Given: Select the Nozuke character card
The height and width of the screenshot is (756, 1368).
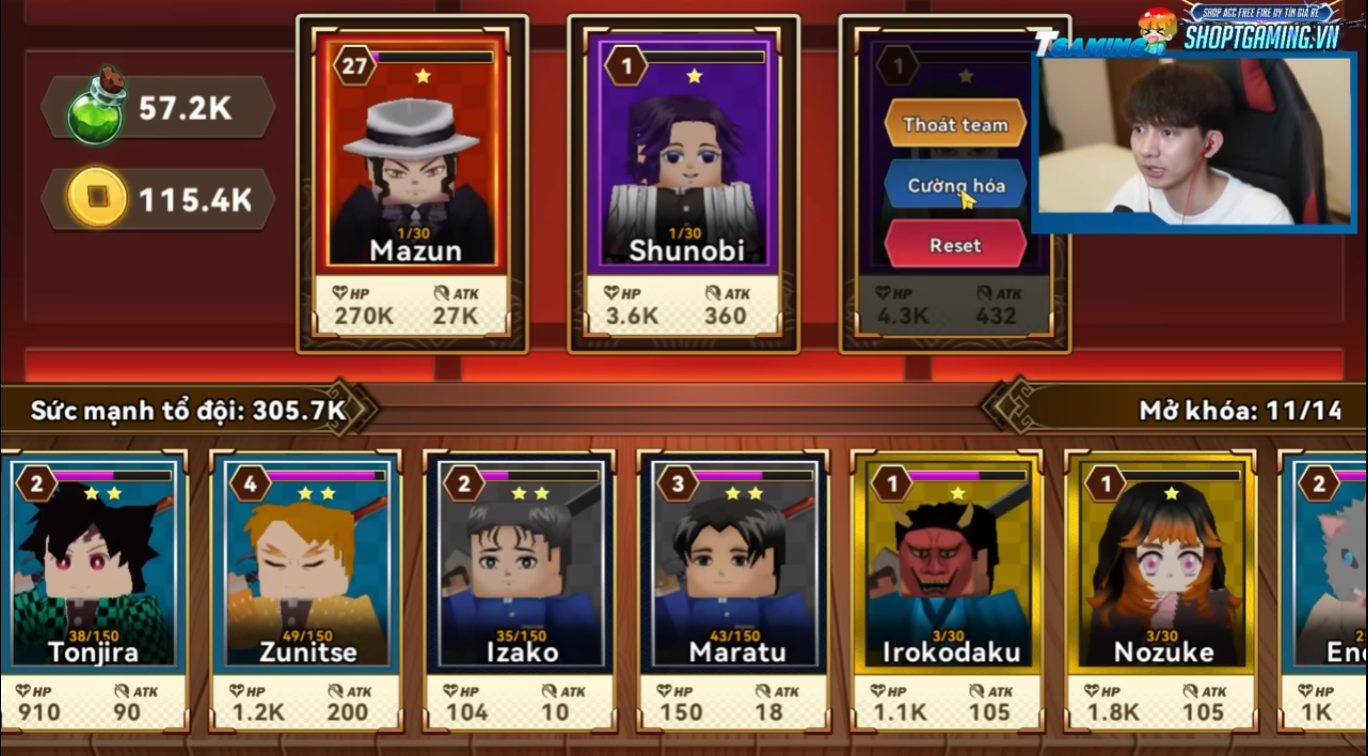Looking at the screenshot, I should [x=1162, y=590].
